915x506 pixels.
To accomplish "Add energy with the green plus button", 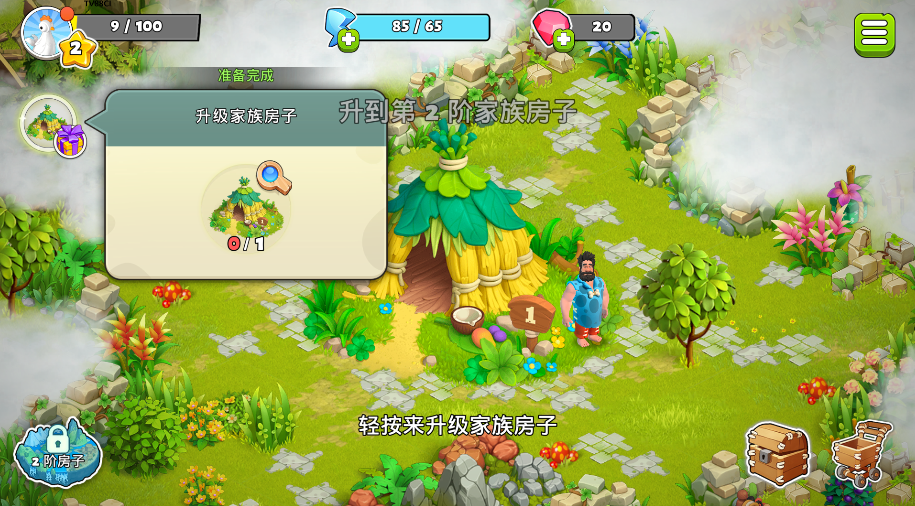I will pyautogui.click(x=348, y=40).
